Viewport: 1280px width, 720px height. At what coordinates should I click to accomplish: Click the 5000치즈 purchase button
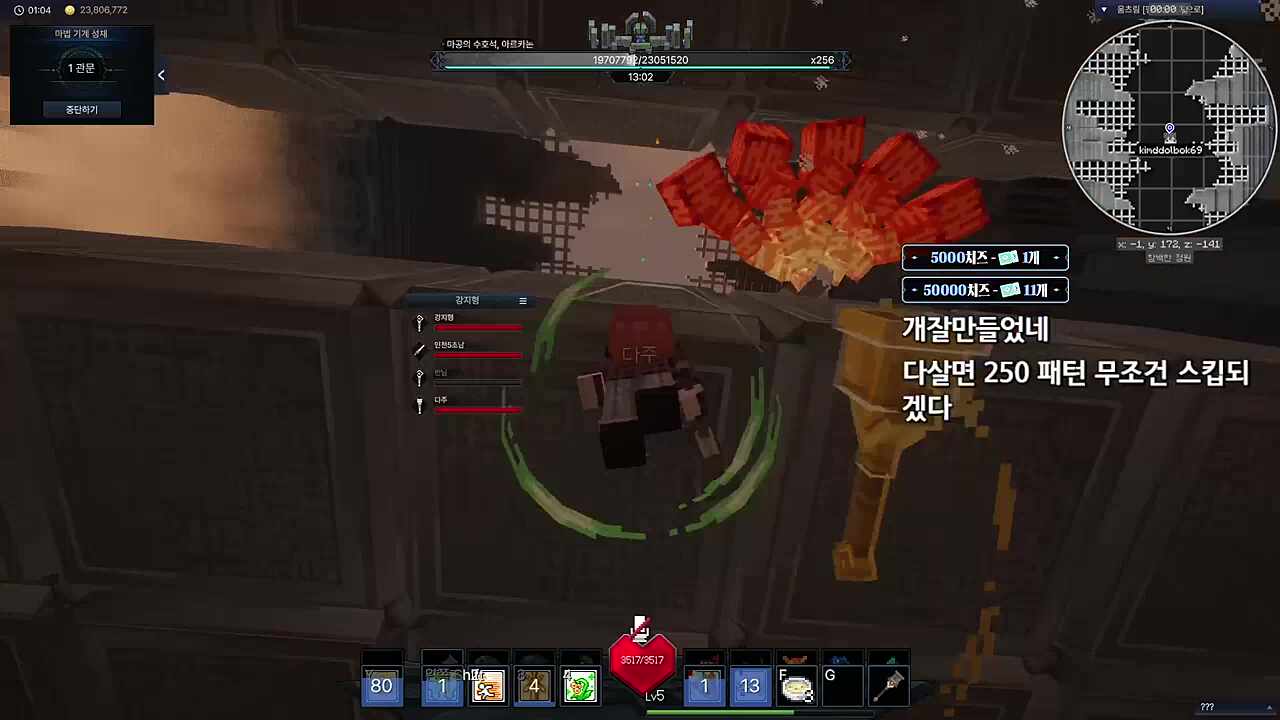coord(985,258)
